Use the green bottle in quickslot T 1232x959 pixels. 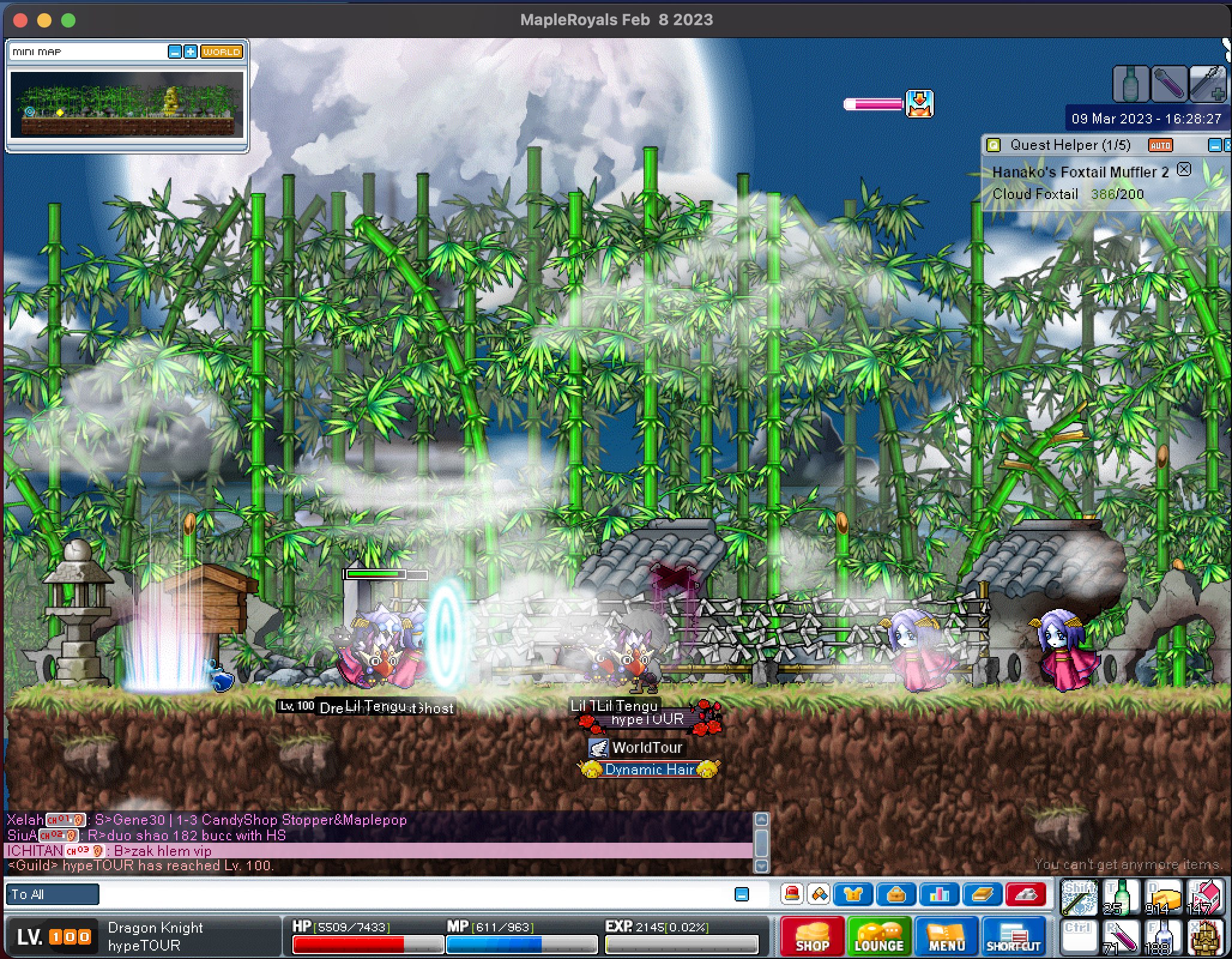click(1121, 897)
